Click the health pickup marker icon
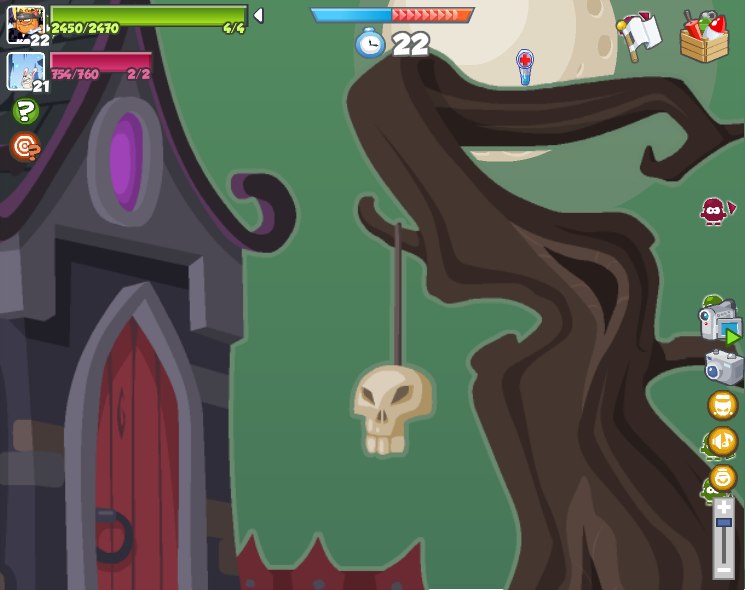The image size is (745, 590). coord(525,63)
